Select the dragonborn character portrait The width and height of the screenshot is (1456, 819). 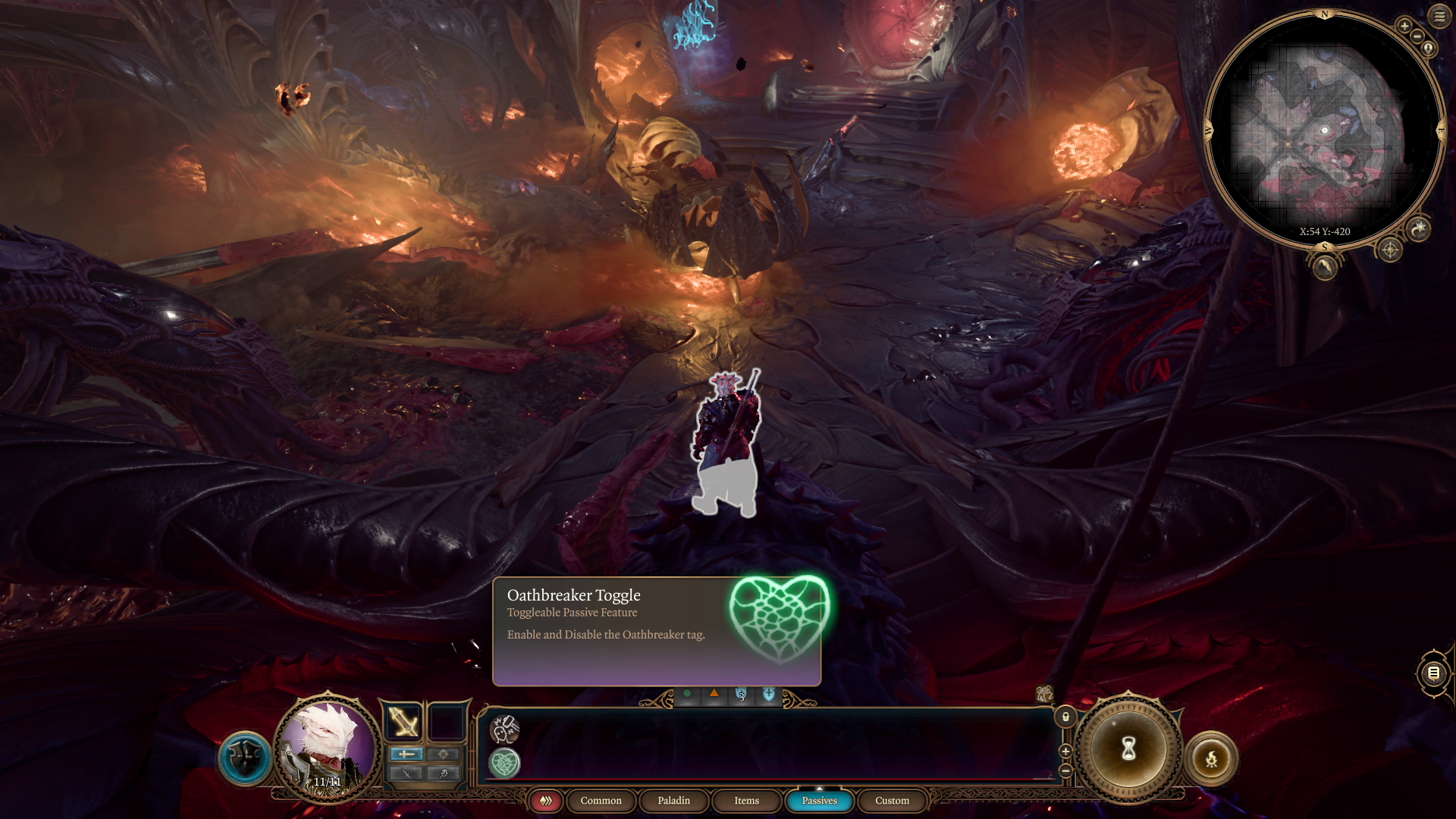328,743
